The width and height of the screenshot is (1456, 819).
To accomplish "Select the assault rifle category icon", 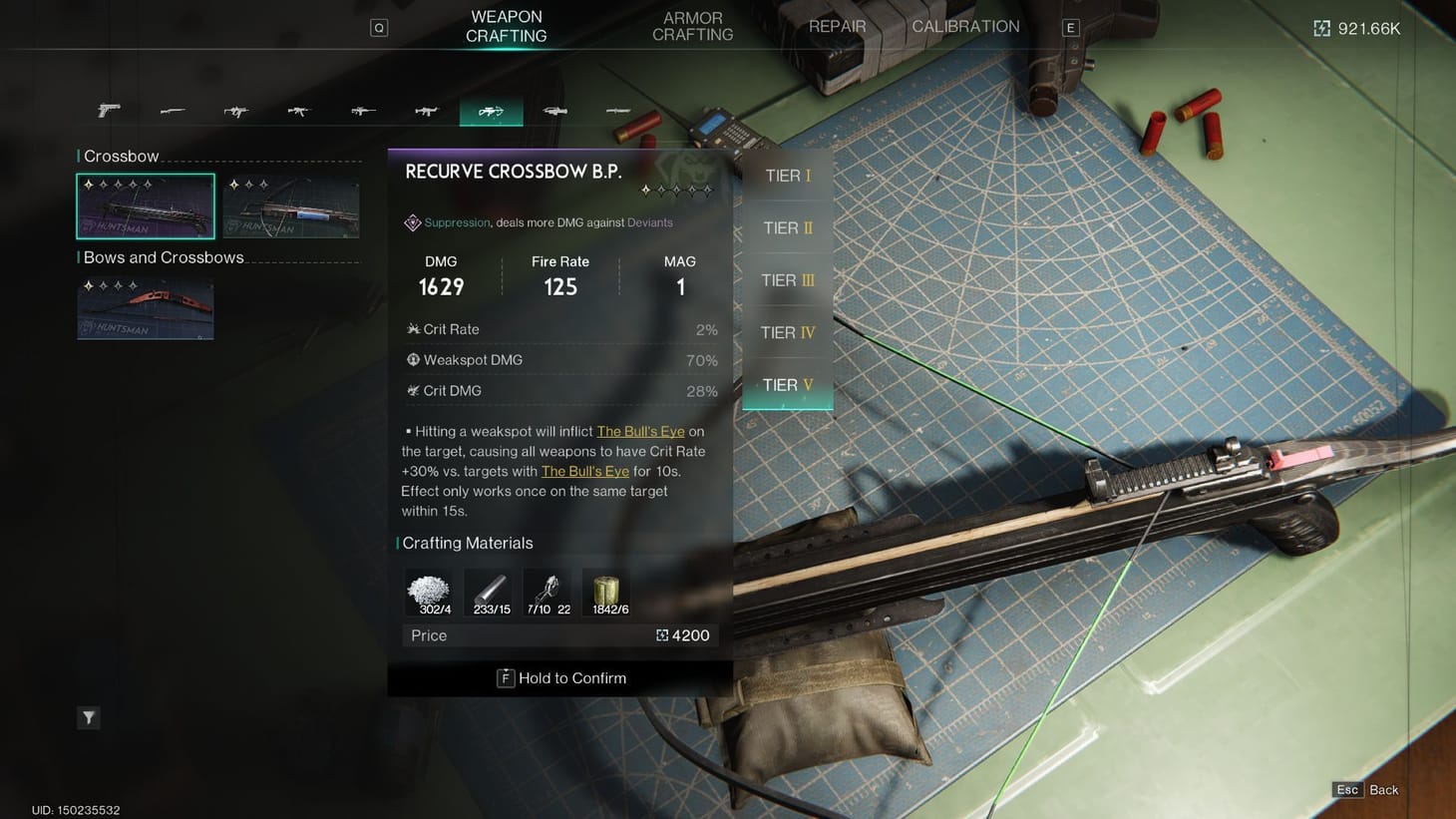I will click(x=299, y=110).
